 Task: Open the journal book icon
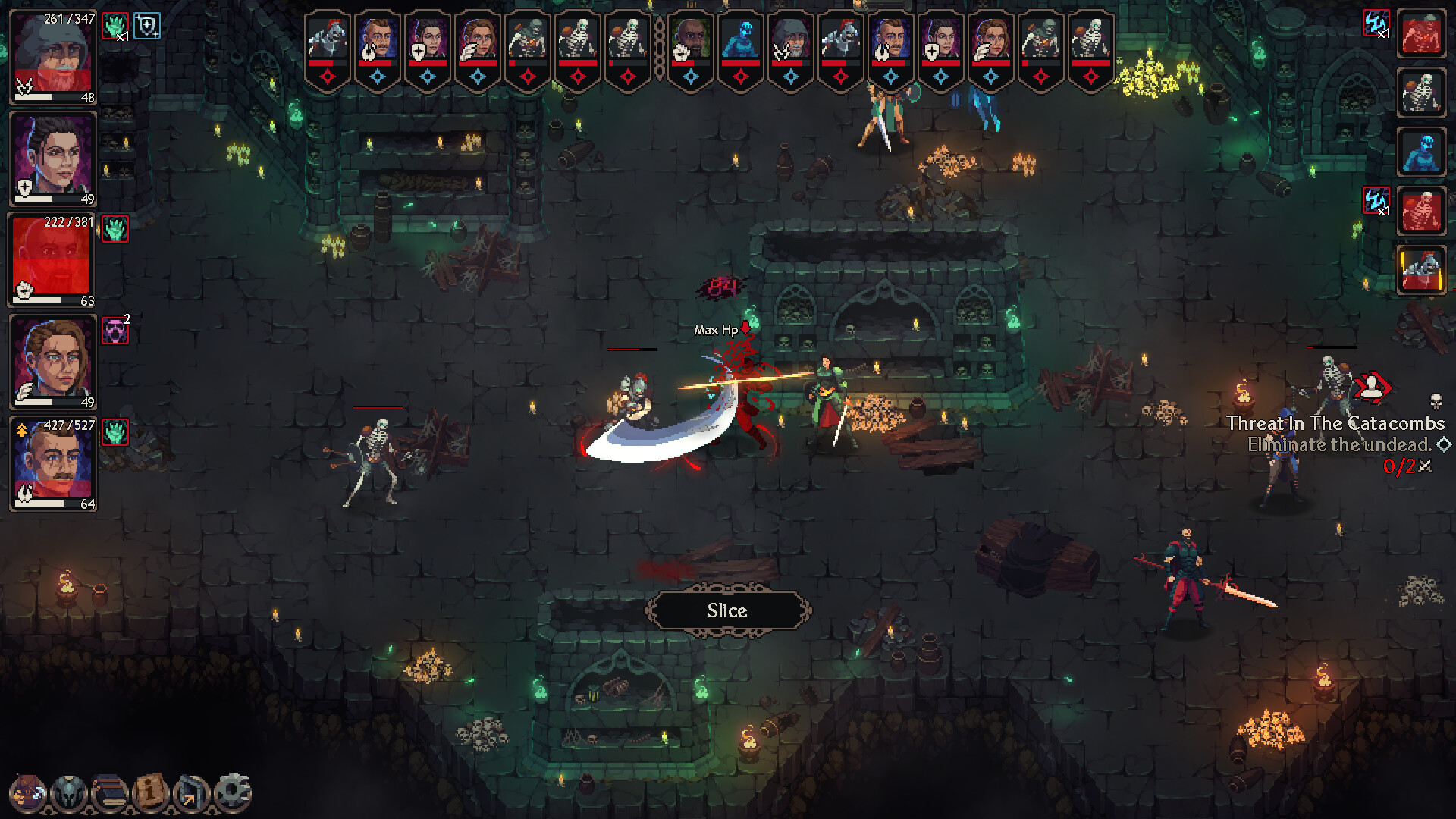(108, 790)
